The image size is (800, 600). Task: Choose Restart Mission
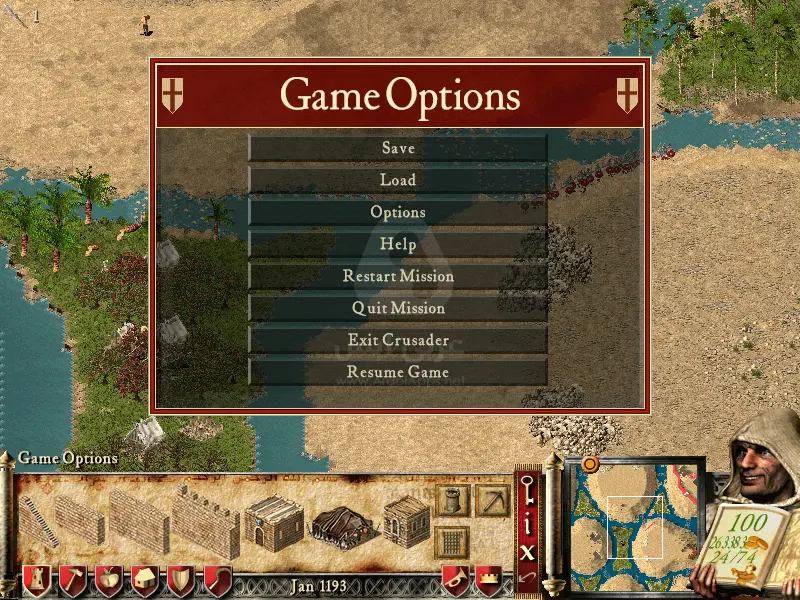[x=398, y=276]
